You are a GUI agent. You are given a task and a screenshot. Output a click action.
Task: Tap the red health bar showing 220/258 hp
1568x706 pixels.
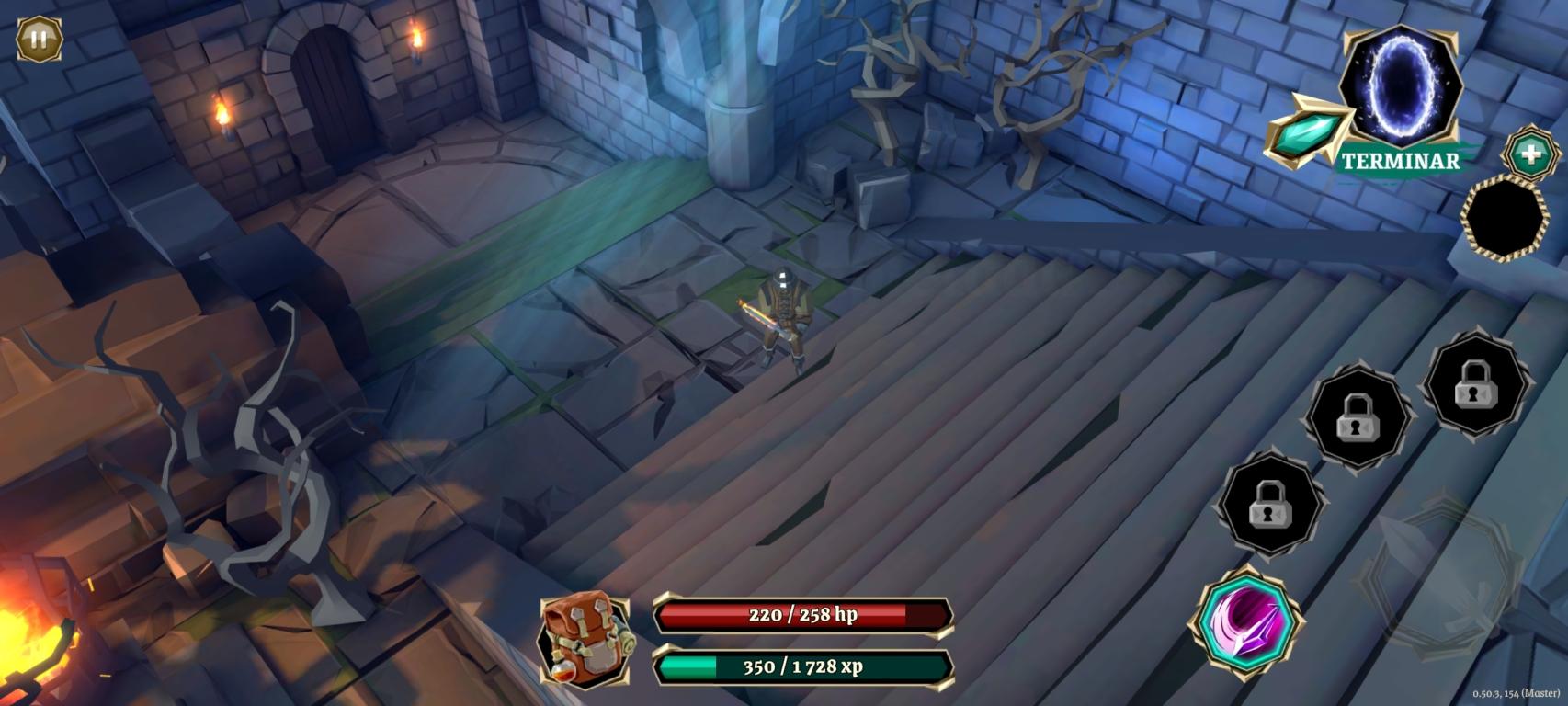(x=801, y=614)
